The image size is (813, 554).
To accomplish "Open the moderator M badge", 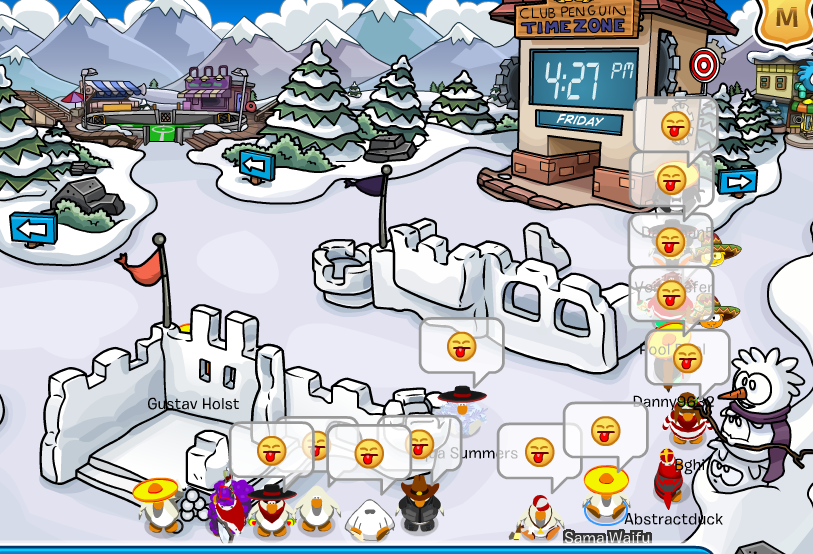I will click(x=788, y=18).
